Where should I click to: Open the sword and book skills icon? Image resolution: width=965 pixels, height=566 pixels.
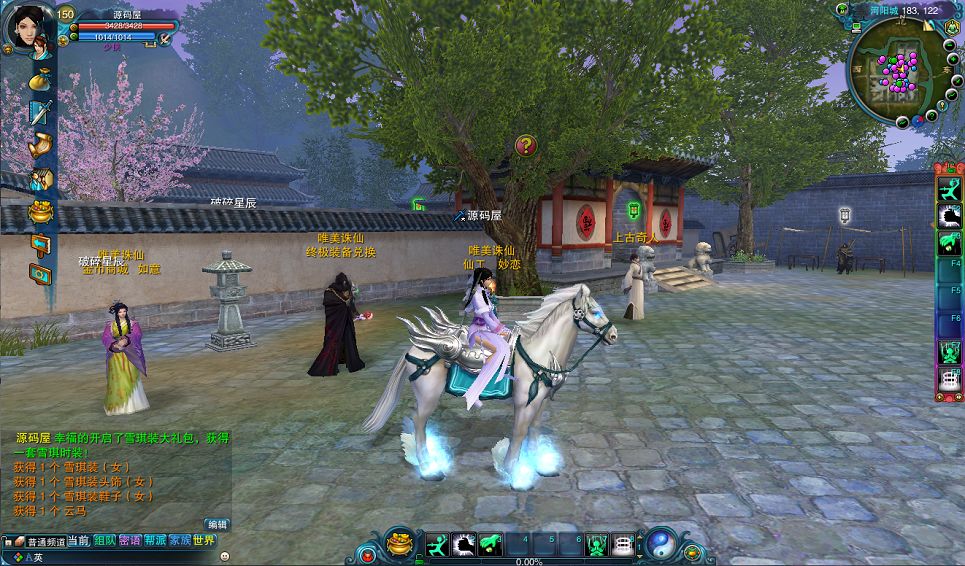pyautogui.click(x=40, y=112)
